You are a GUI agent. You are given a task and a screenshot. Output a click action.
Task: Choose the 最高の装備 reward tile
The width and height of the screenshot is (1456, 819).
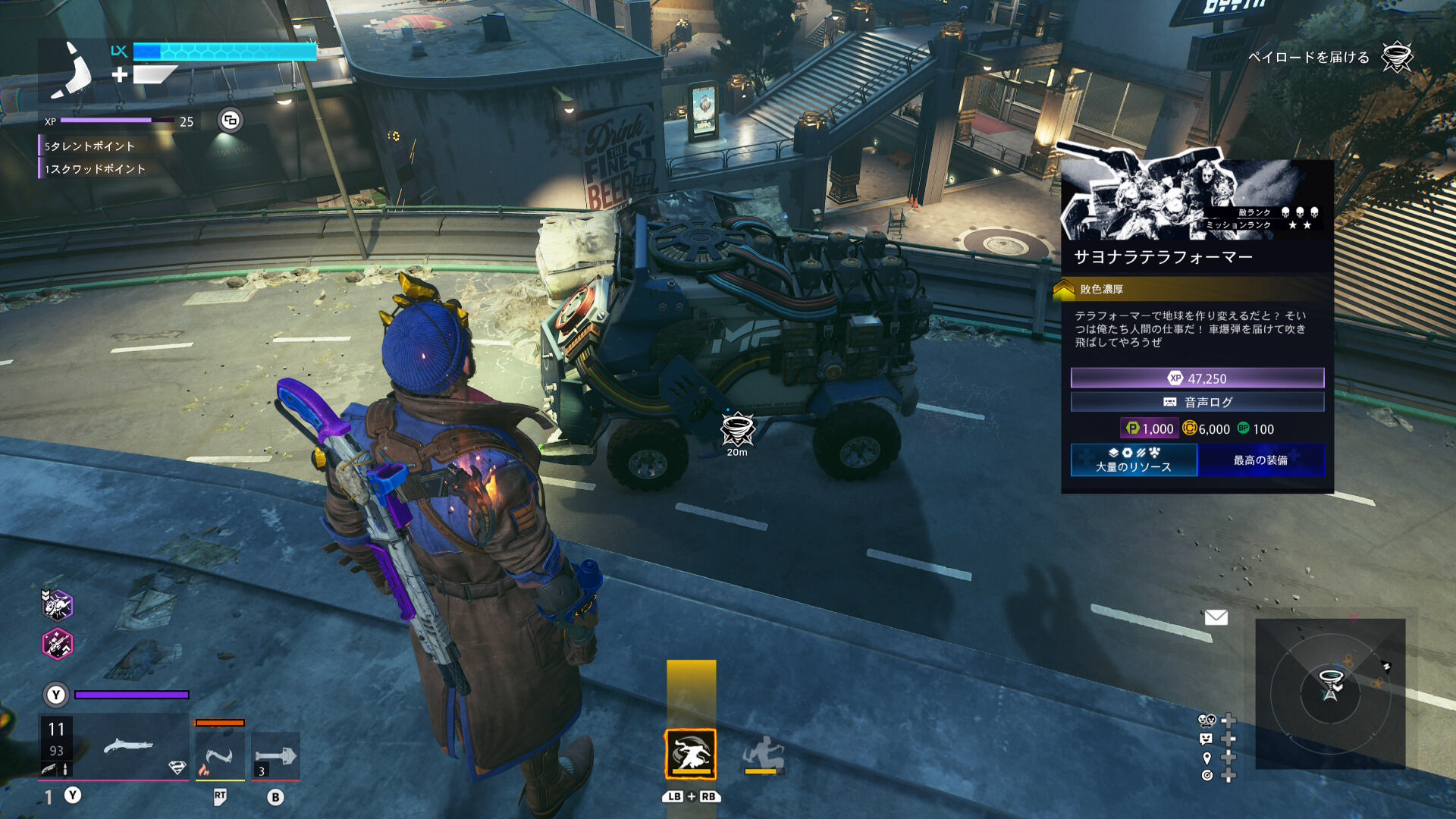1260,460
